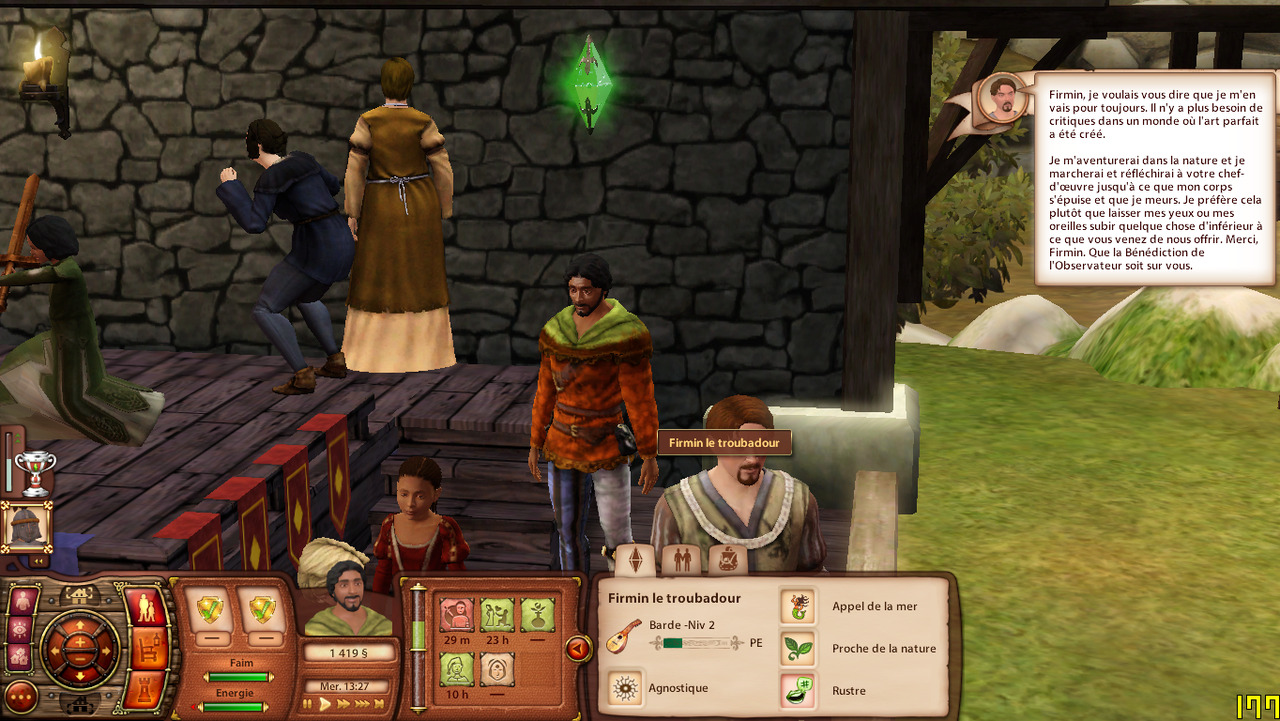Select the active Sim portrait
1280x721 pixels.
coord(348,603)
